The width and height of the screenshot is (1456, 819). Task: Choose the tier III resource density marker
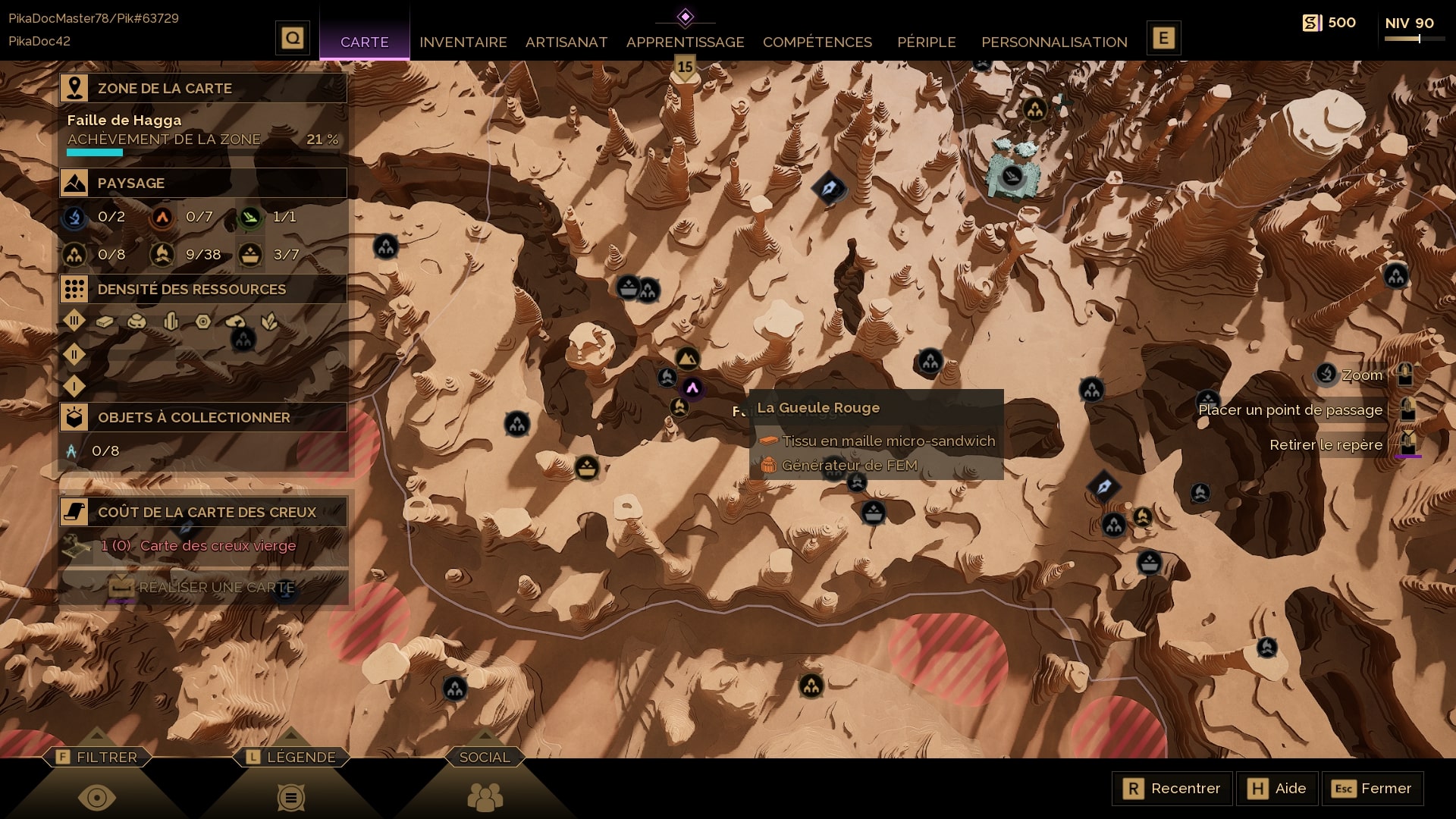(x=74, y=321)
